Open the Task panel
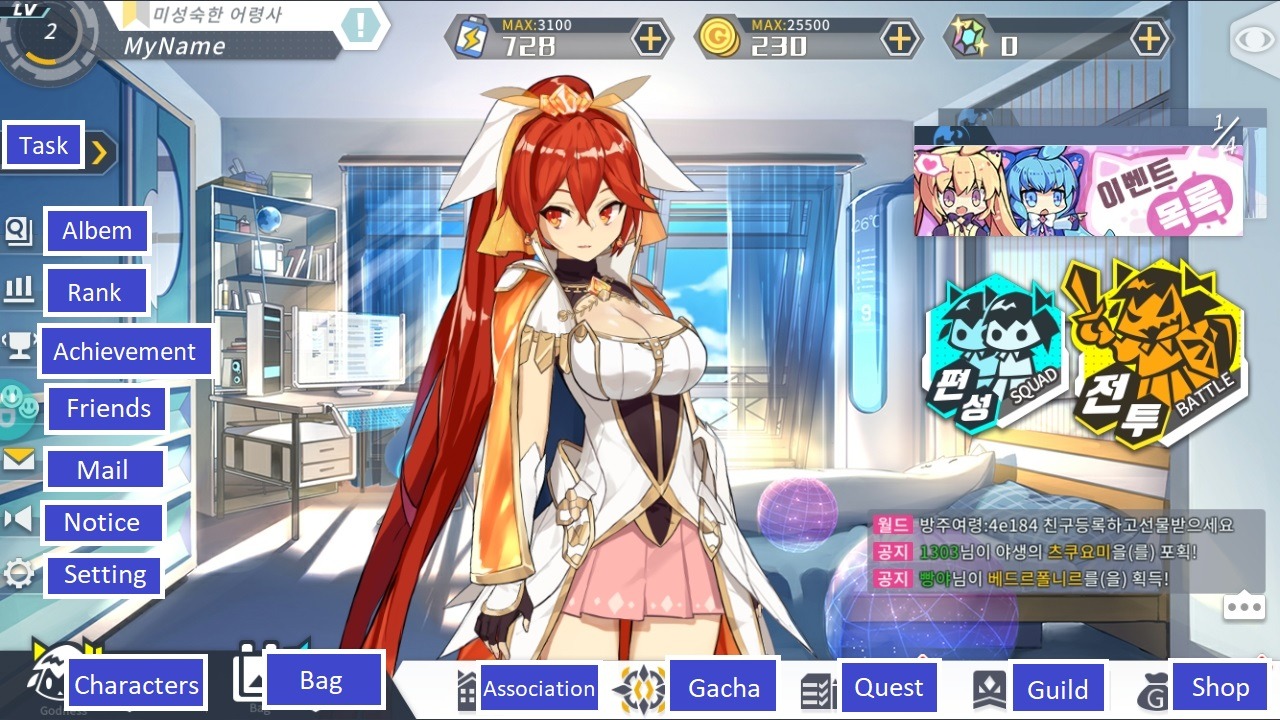Screen dimensions: 1280x720 (45, 147)
